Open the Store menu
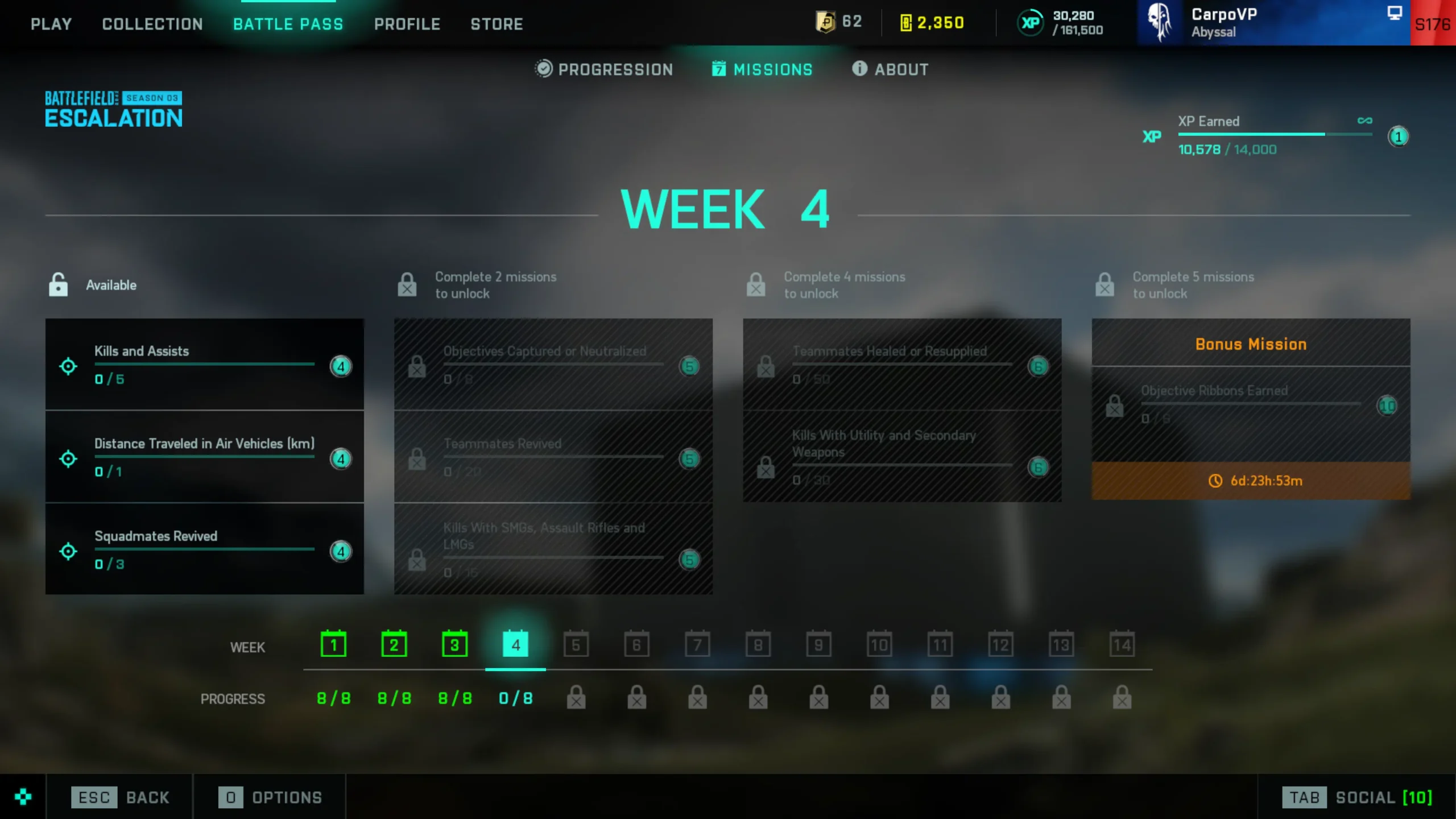Viewport: 1456px width, 819px height. pos(497,24)
